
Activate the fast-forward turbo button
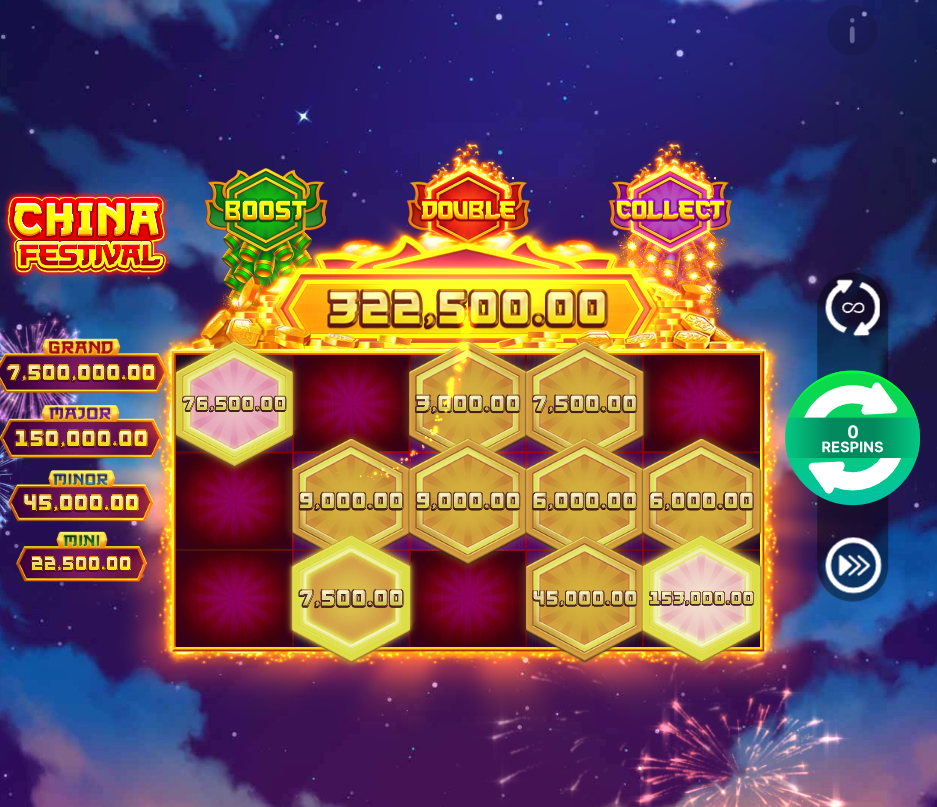click(852, 565)
